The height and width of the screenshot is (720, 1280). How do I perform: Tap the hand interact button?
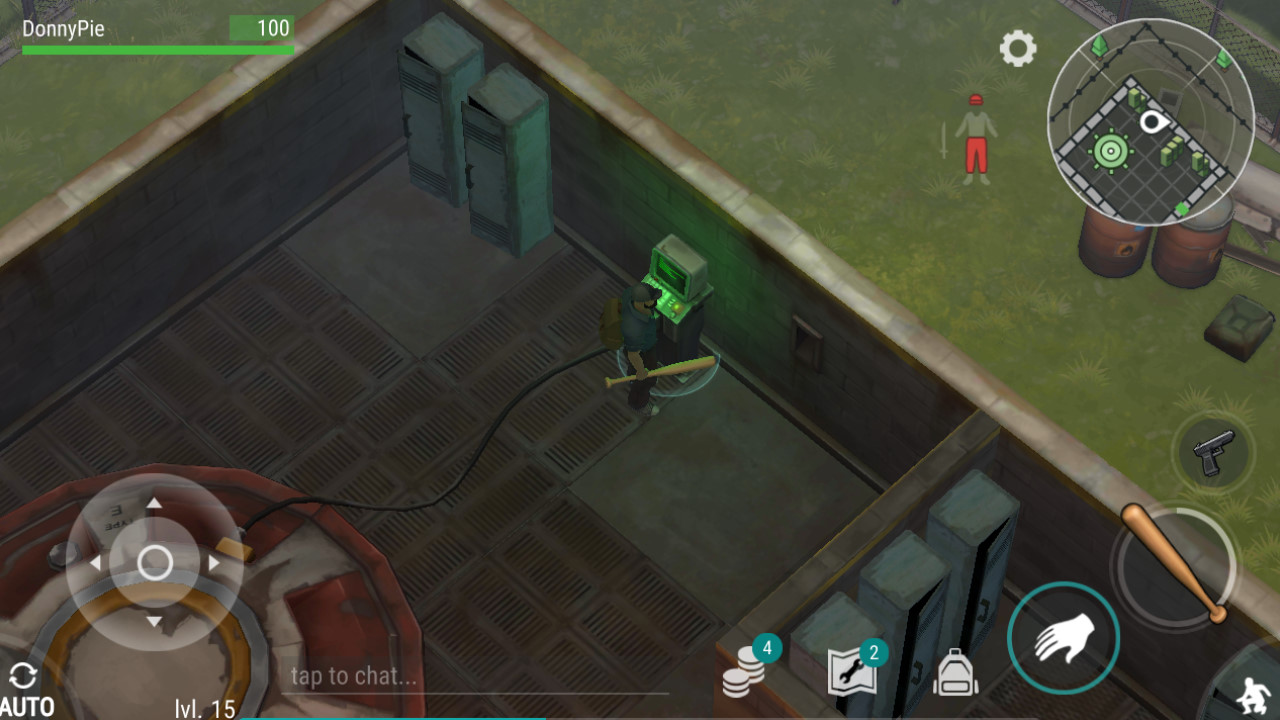tap(1063, 636)
